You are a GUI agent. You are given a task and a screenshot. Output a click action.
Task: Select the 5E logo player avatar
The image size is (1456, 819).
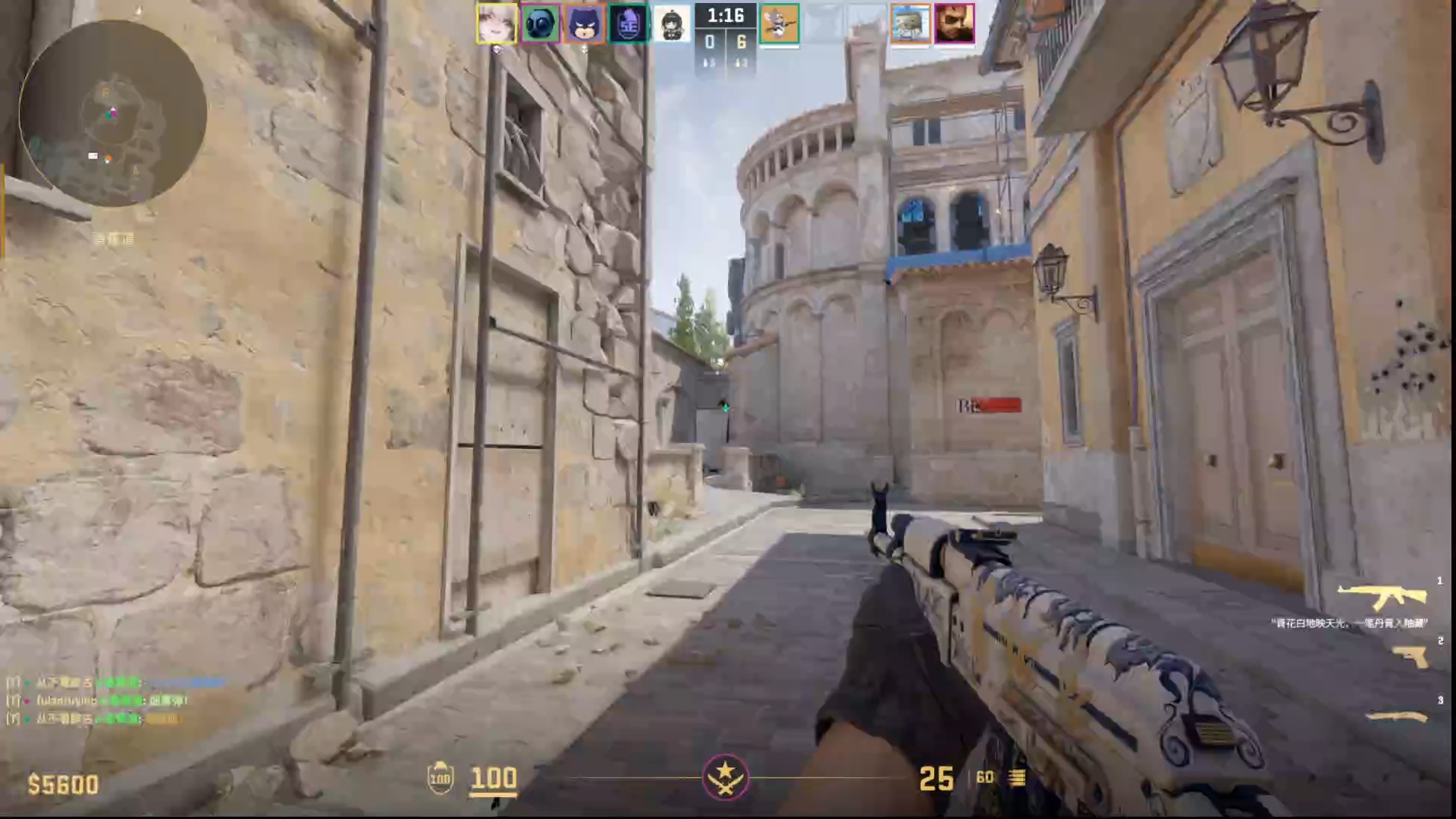(x=629, y=24)
